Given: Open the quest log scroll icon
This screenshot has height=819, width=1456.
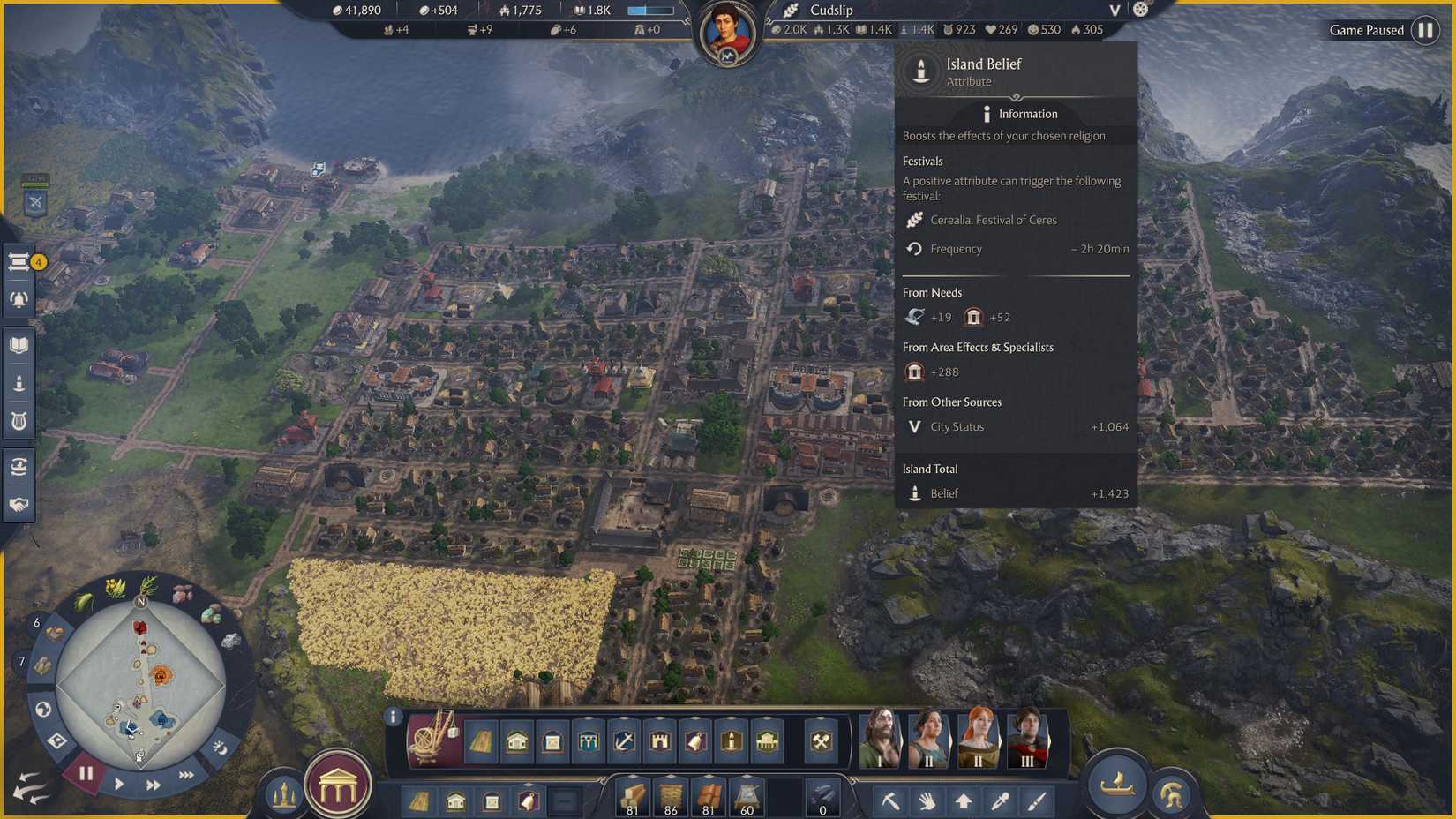Looking at the screenshot, I should [x=19, y=261].
